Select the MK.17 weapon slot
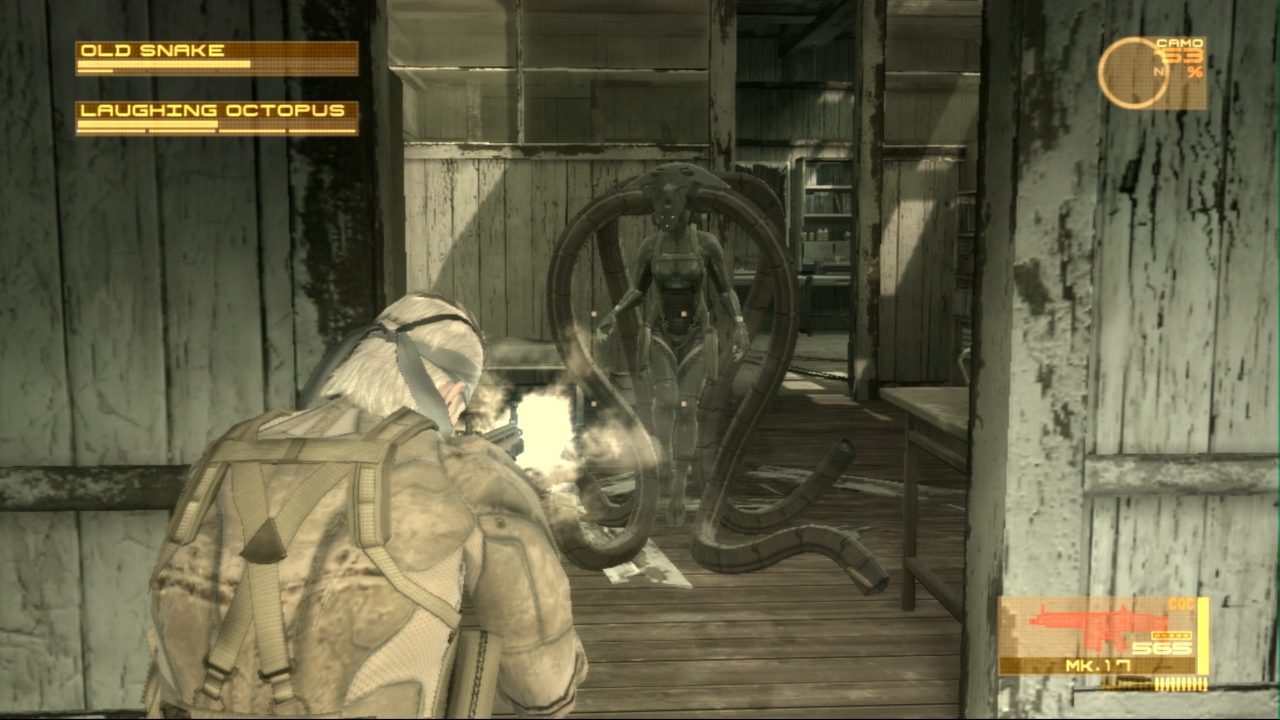Screen dimensions: 1280x720 coord(1102,636)
